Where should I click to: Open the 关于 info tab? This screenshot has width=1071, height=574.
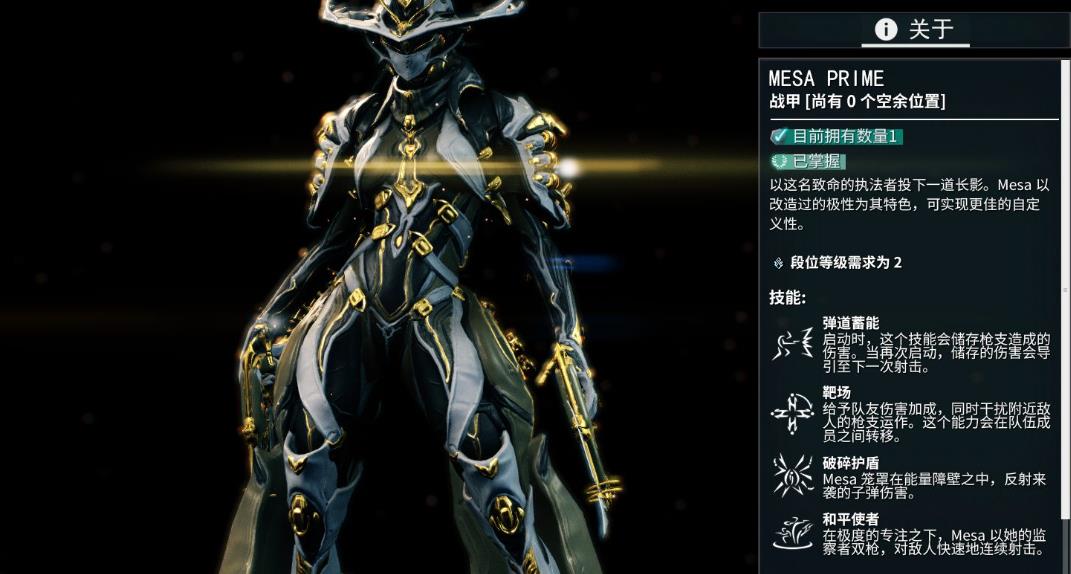tap(914, 30)
